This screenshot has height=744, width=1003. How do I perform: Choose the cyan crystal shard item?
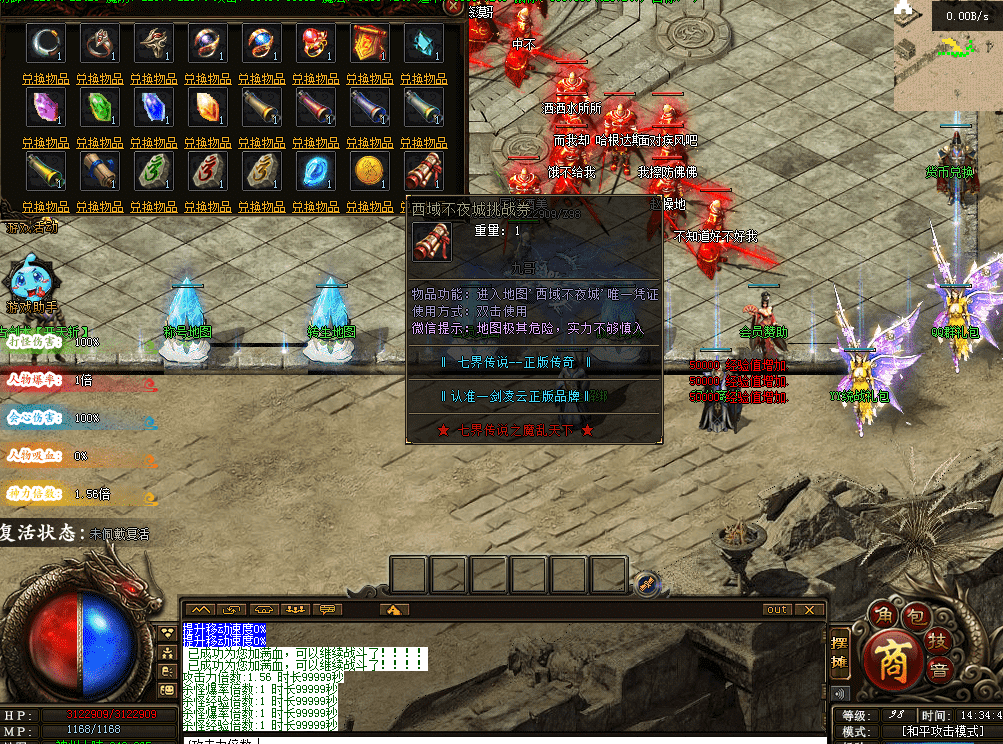point(424,44)
